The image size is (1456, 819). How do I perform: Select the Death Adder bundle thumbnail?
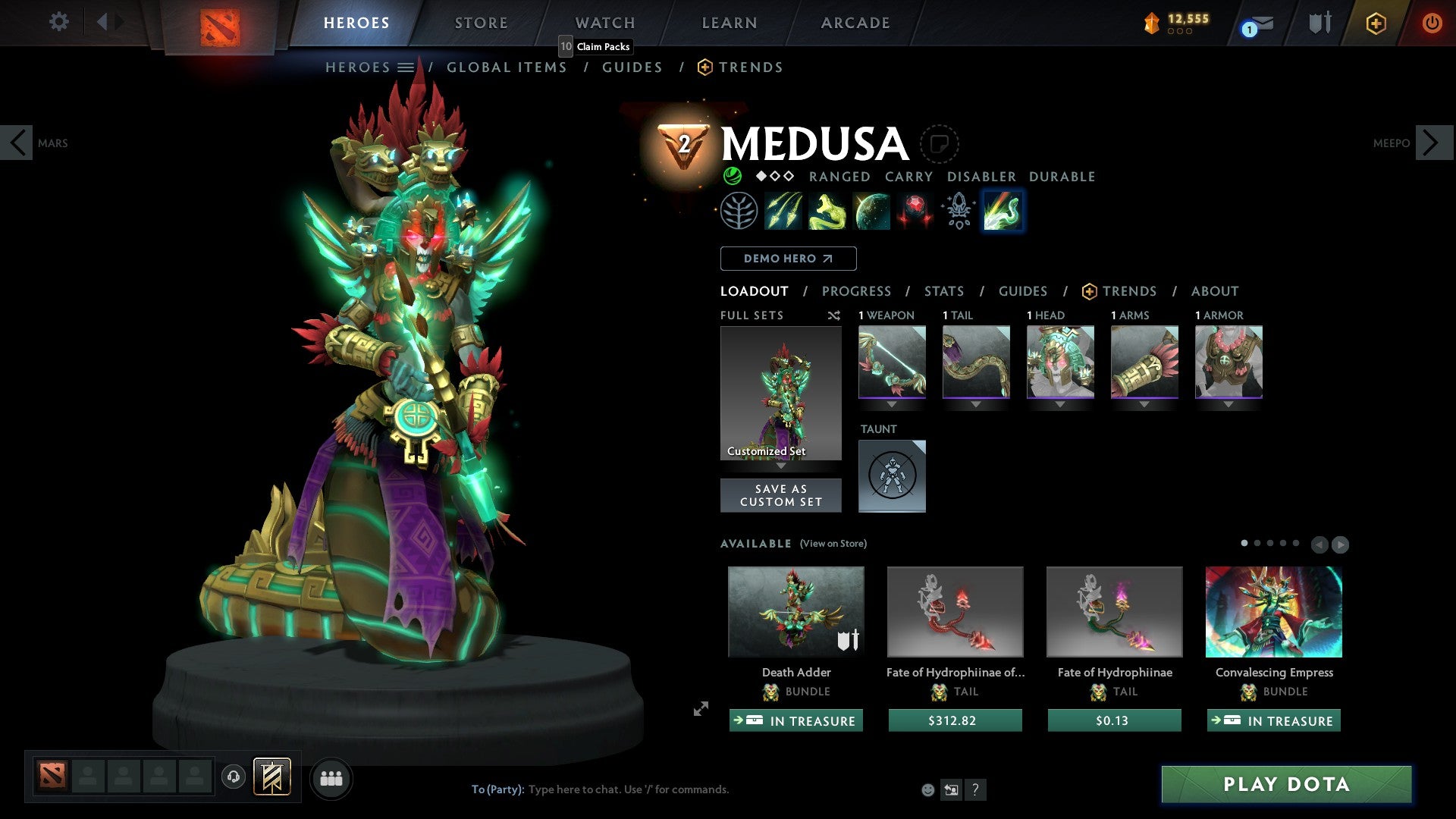pos(795,611)
